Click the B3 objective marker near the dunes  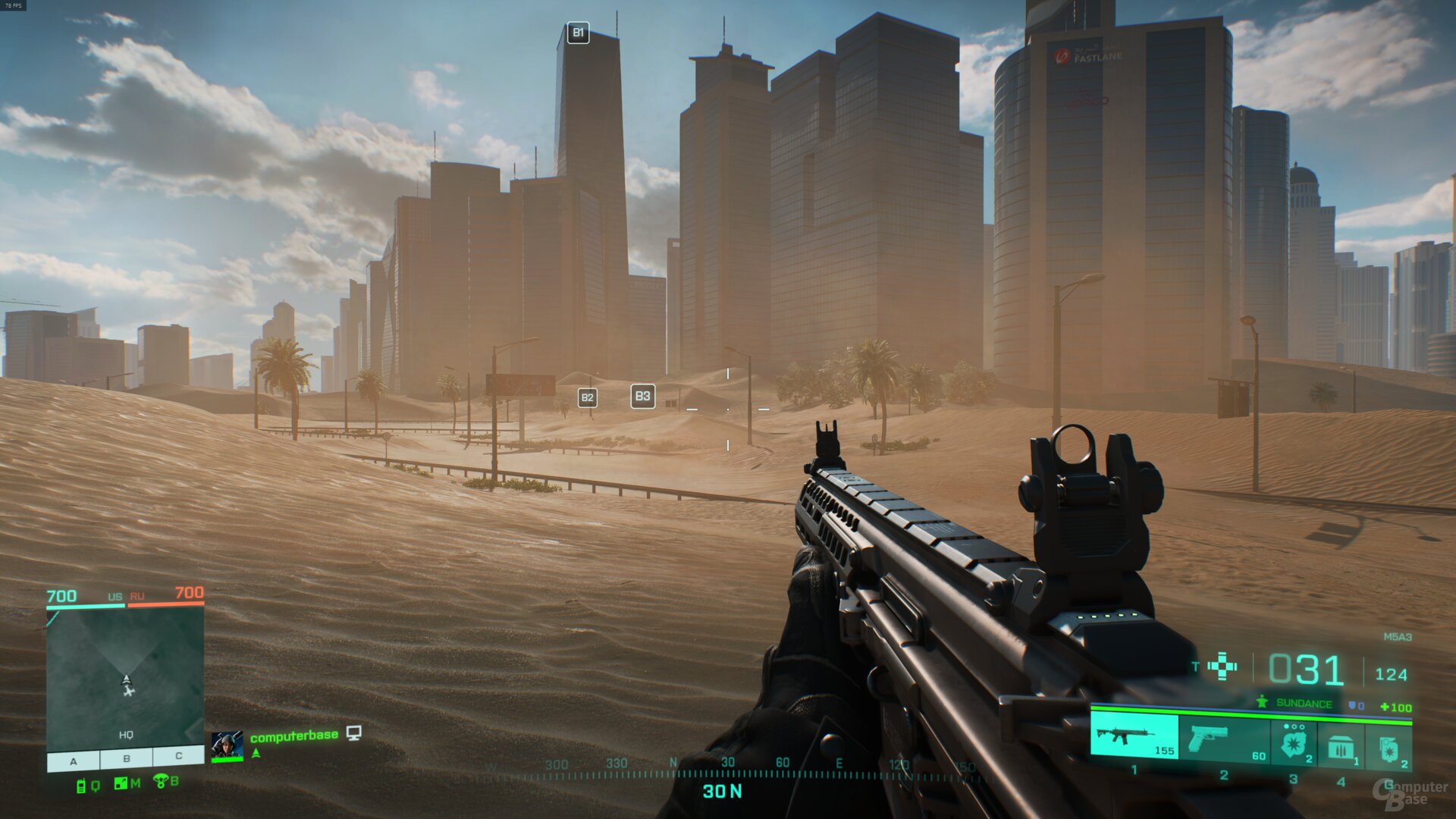(644, 395)
